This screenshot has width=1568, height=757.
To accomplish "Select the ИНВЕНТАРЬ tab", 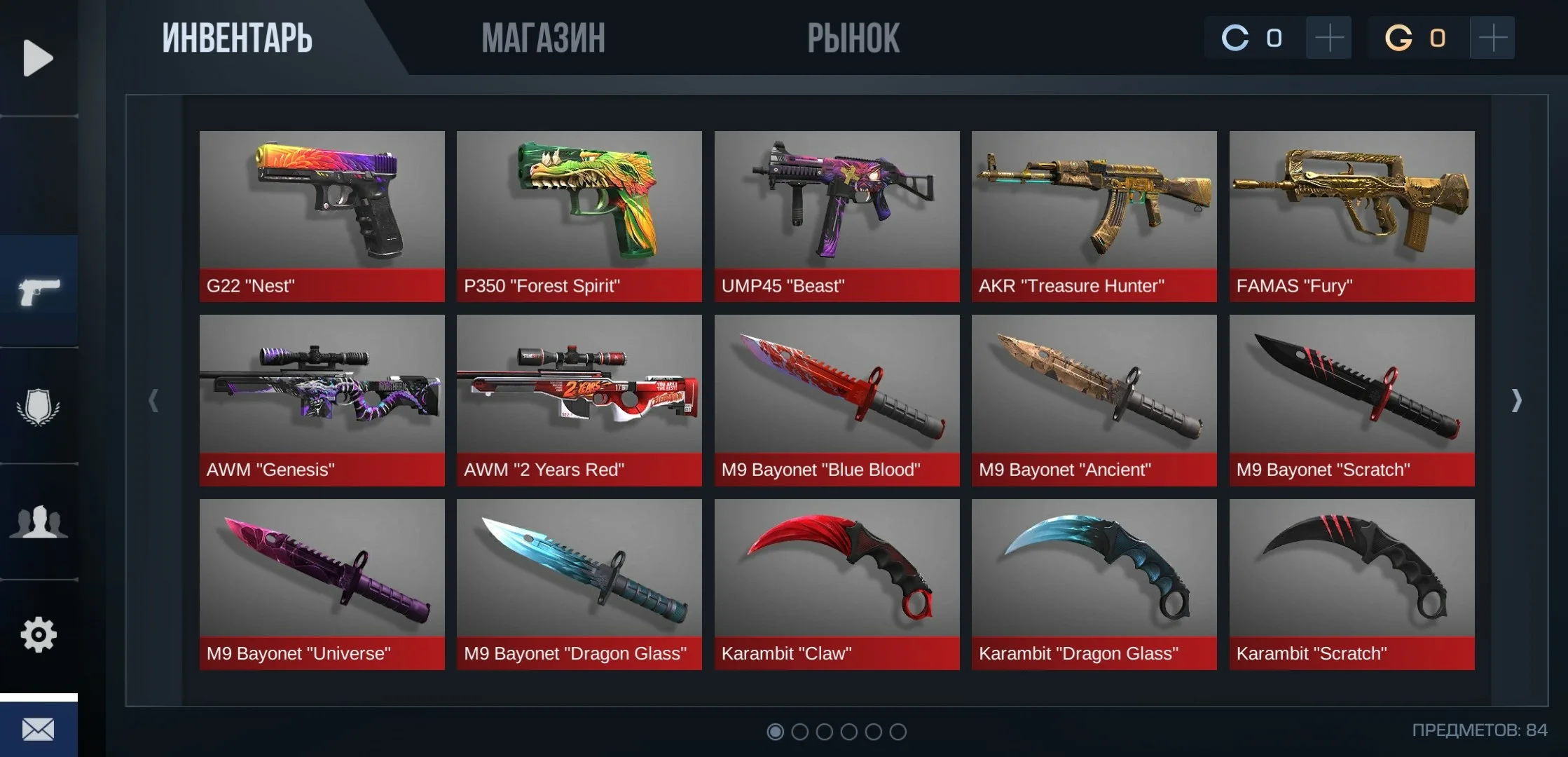I will coord(238,38).
